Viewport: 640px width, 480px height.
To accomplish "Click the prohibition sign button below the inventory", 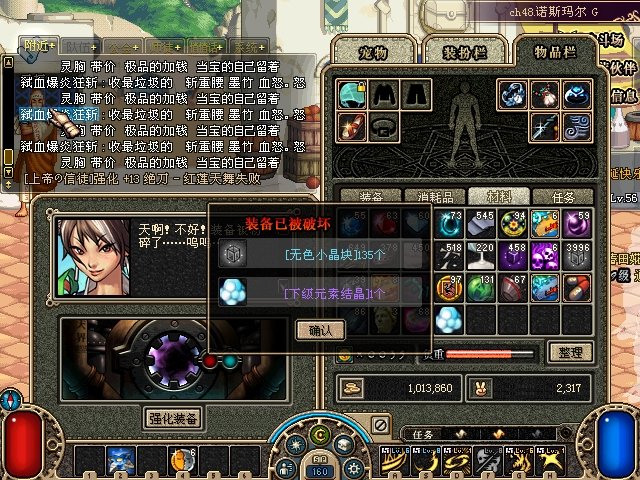I will (x=380, y=425).
